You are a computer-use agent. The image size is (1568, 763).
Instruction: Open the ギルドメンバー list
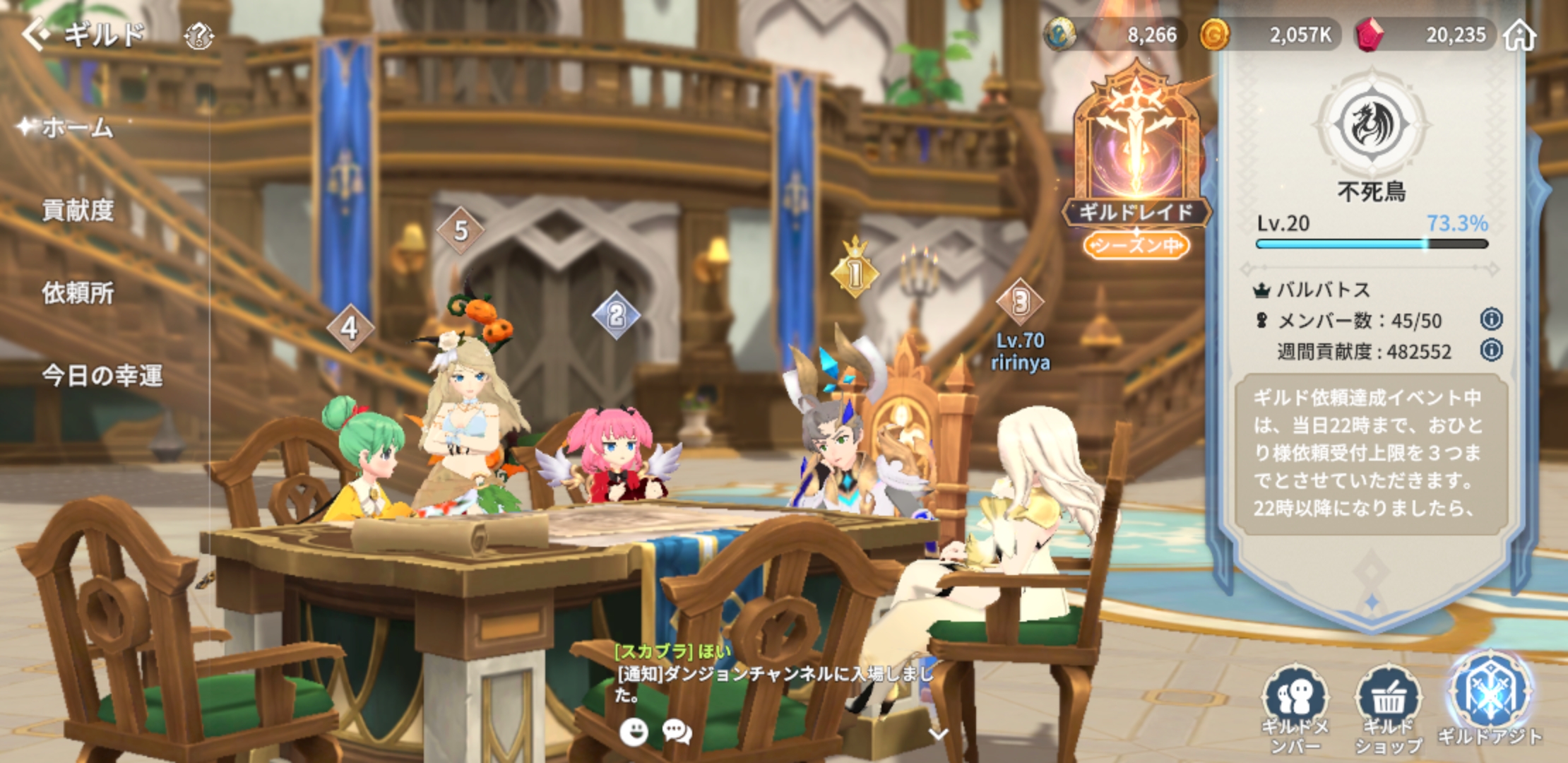pyautogui.click(x=1295, y=706)
